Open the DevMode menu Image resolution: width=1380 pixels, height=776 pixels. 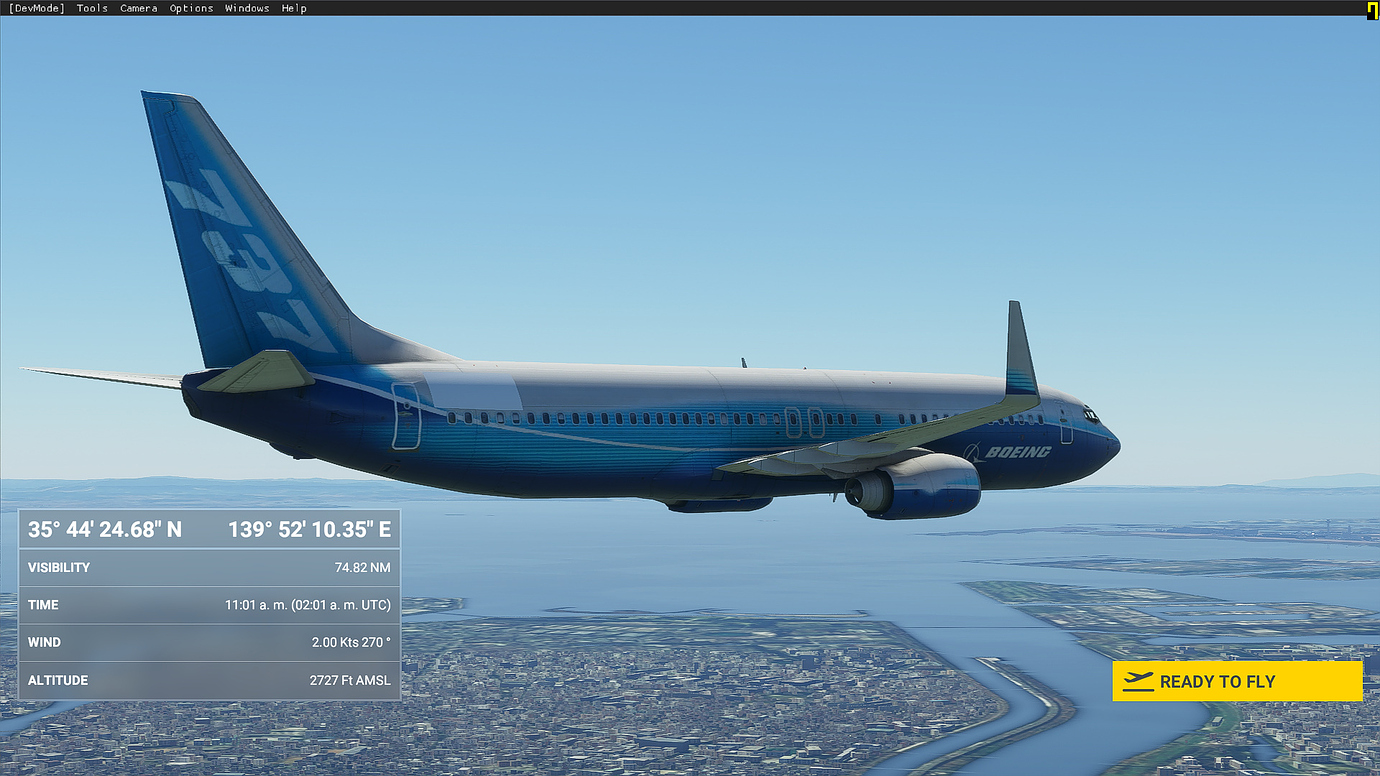[36, 8]
